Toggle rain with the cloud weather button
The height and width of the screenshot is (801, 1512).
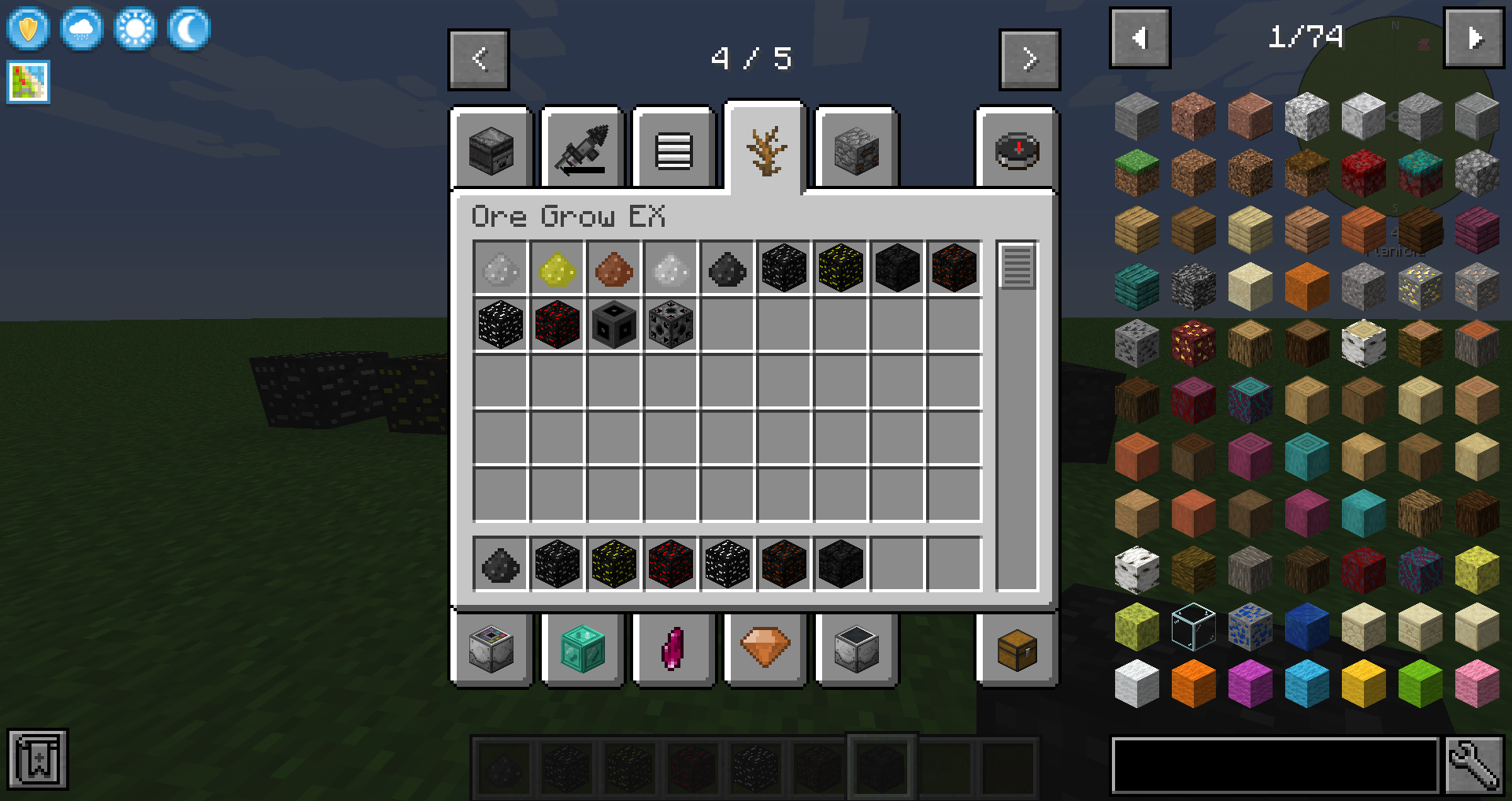point(81,28)
